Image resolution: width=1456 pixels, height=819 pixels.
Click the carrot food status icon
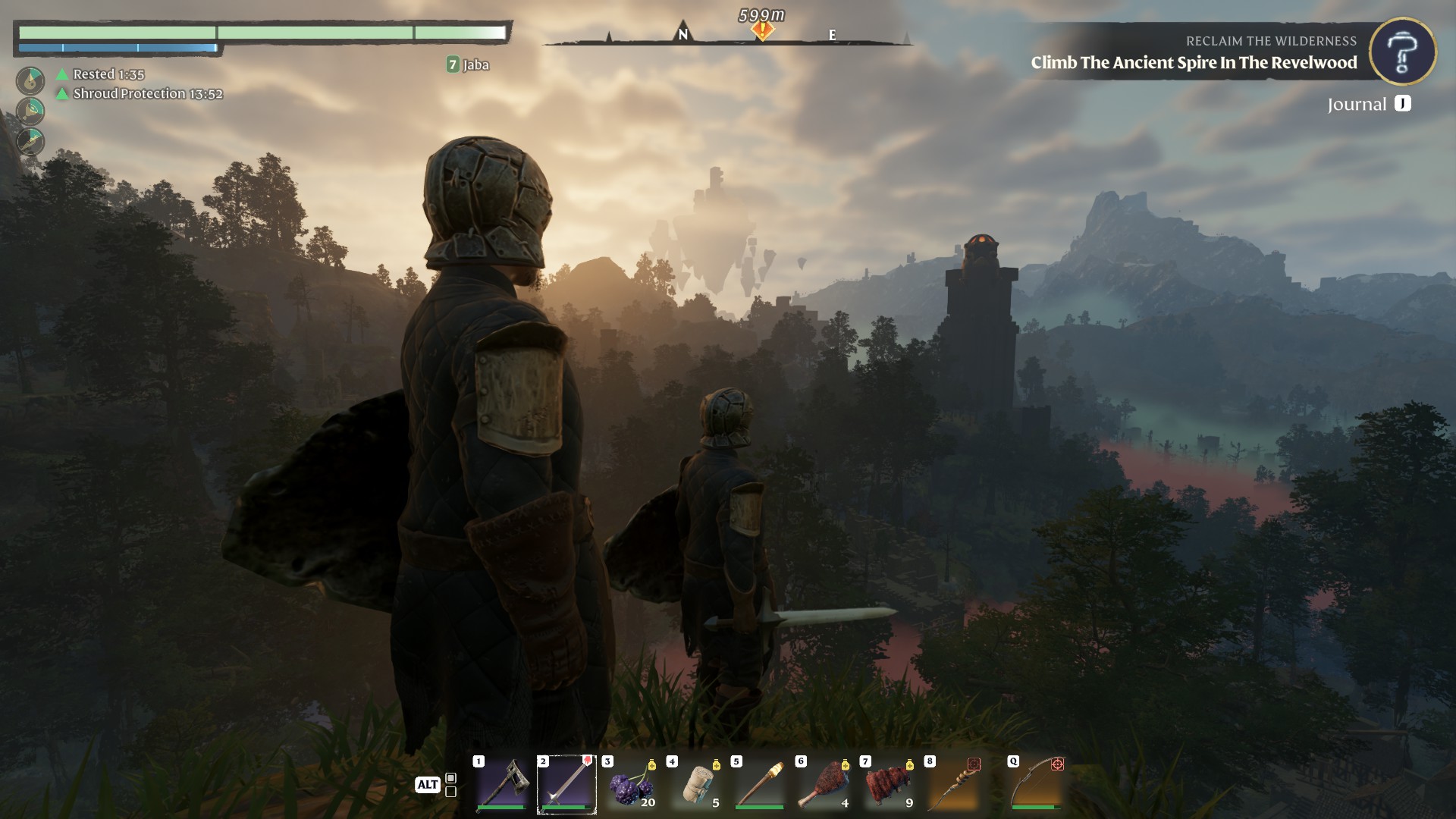tap(30, 142)
